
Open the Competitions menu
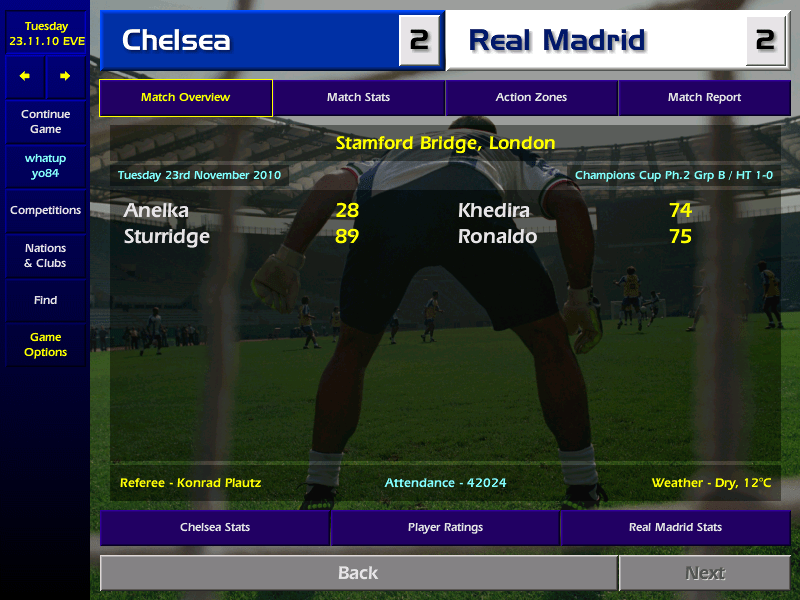click(x=46, y=211)
